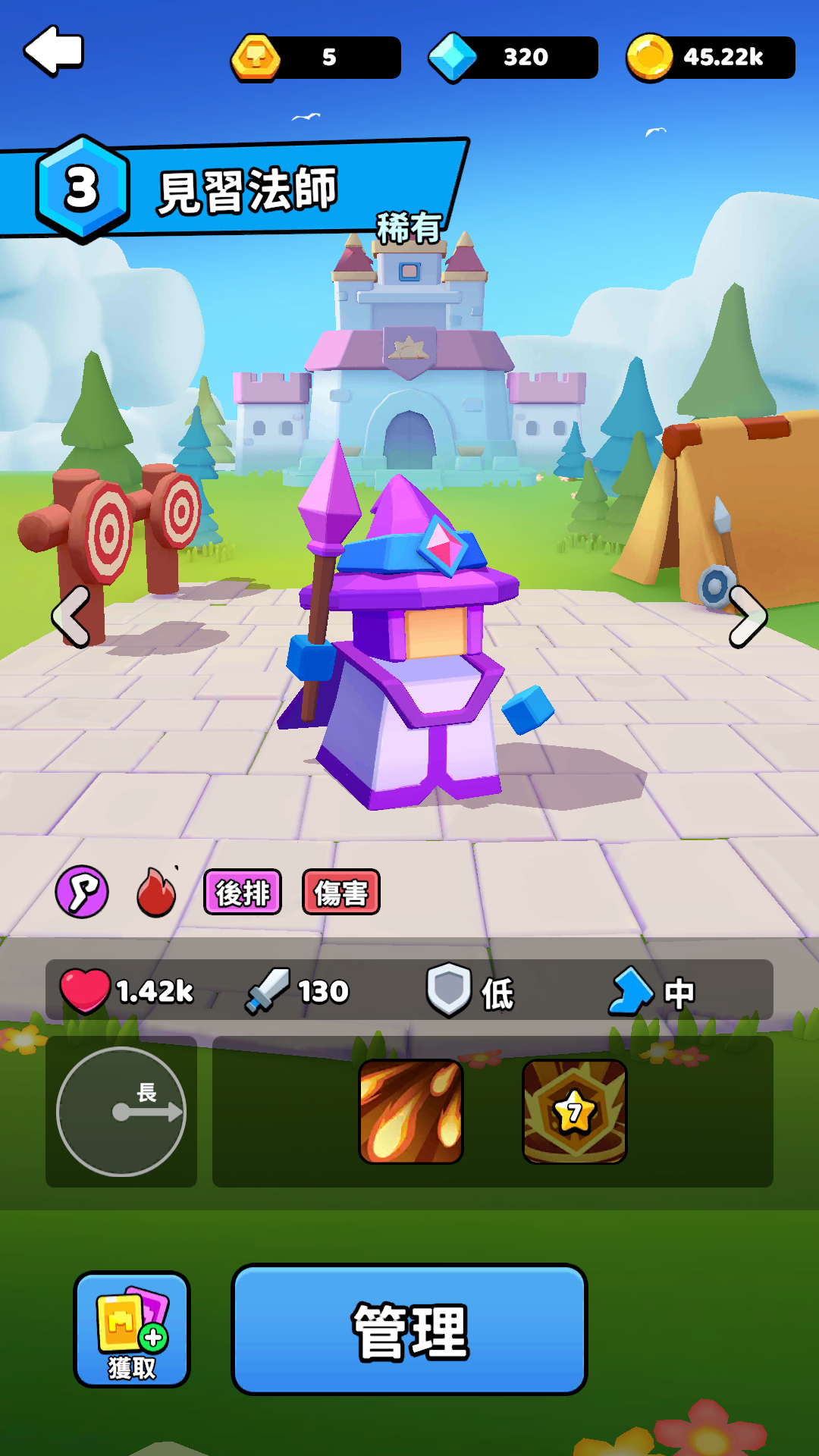Open the blue gem currency counter
Image resolution: width=819 pixels, height=1456 pixels.
click(513, 58)
